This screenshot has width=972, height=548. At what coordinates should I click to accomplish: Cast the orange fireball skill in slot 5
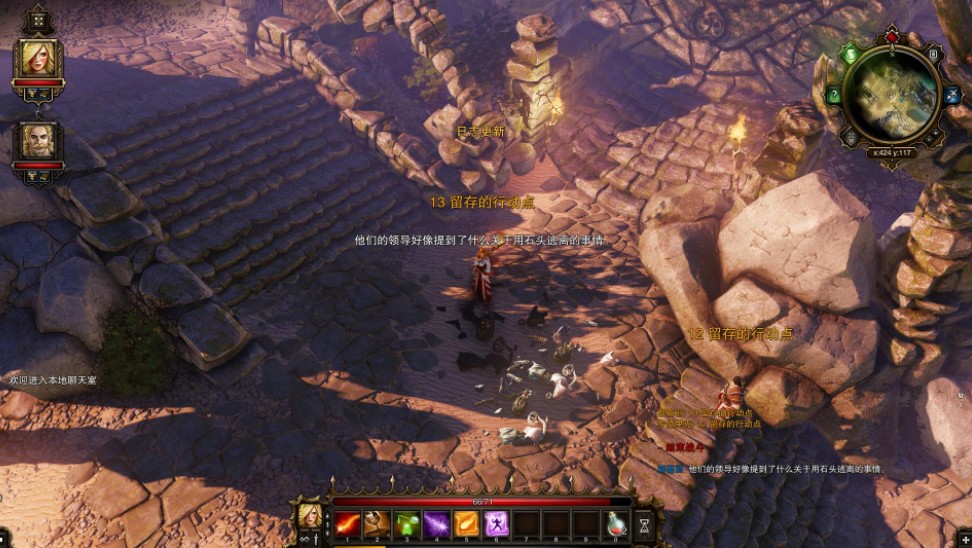coord(467,522)
